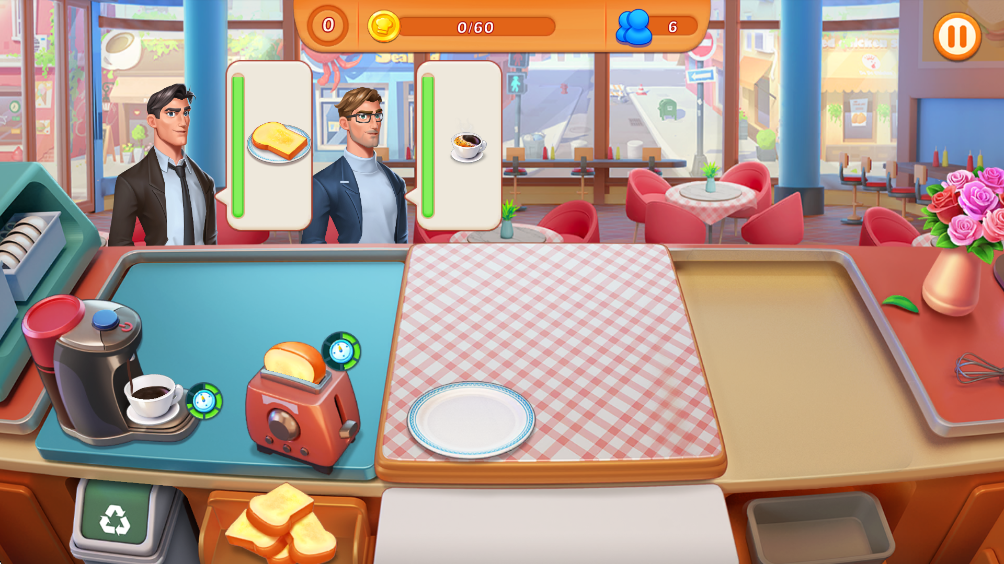Take the toast from the toaster
Screen dimensions: 1004x564
click(x=294, y=365)
